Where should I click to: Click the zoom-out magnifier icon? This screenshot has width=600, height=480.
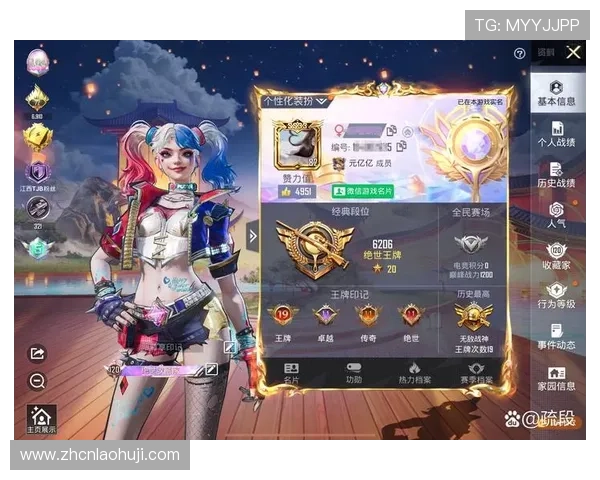click(37, 381)
